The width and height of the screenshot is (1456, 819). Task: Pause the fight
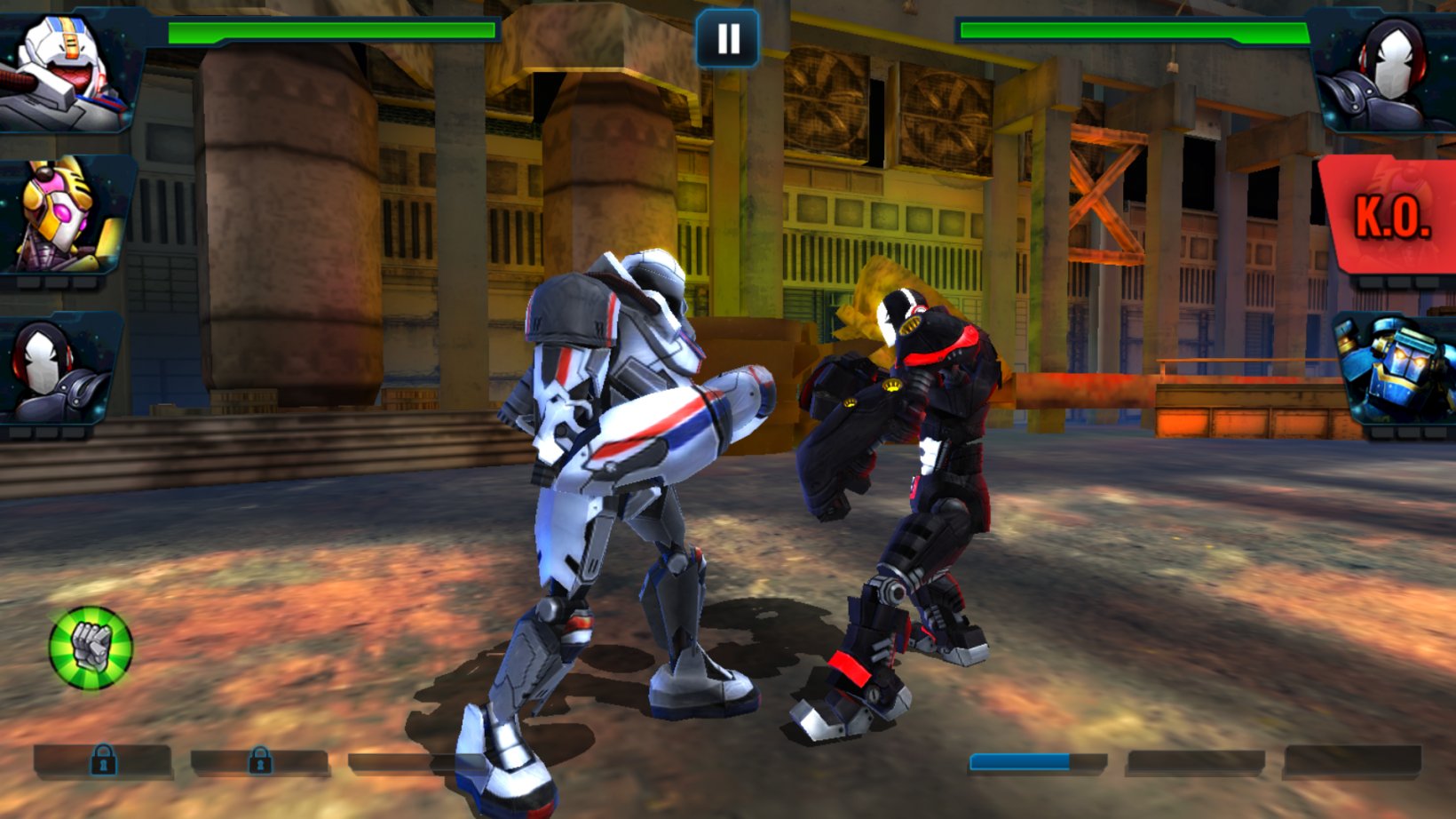tap(728, 36)
